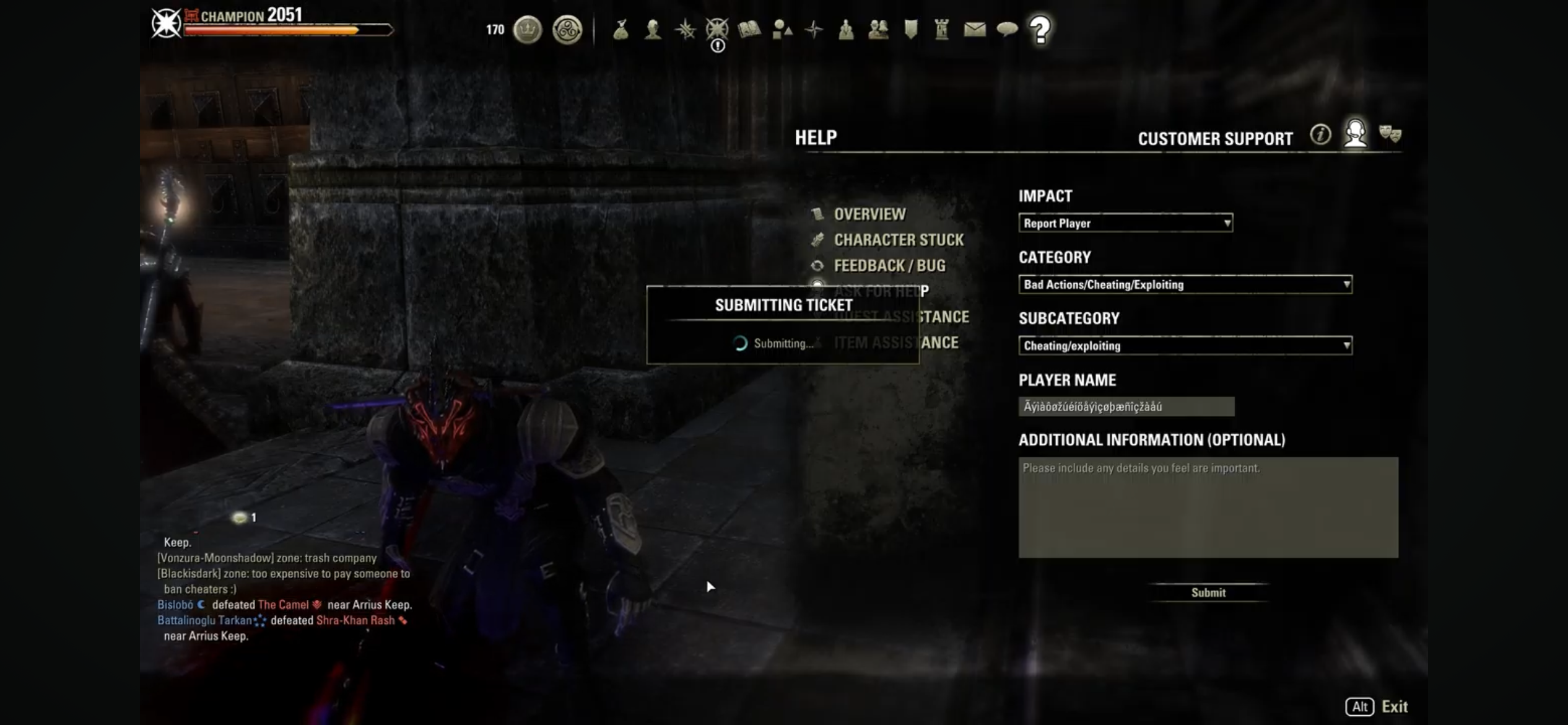Click the Additional Information text area
Image resolution: width=1568 pixels, height=725 pixels.
1208,507
